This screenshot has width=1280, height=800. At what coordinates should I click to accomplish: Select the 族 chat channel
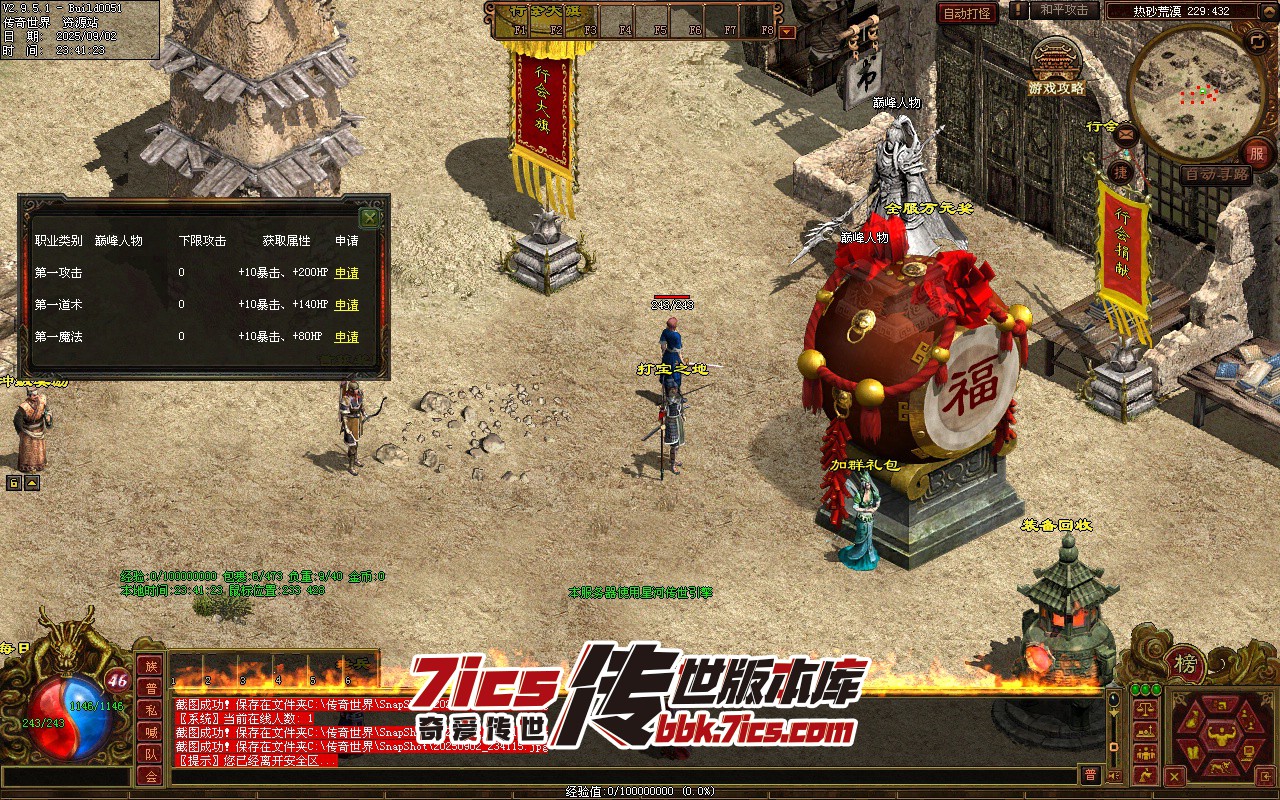tap(150, 666)
